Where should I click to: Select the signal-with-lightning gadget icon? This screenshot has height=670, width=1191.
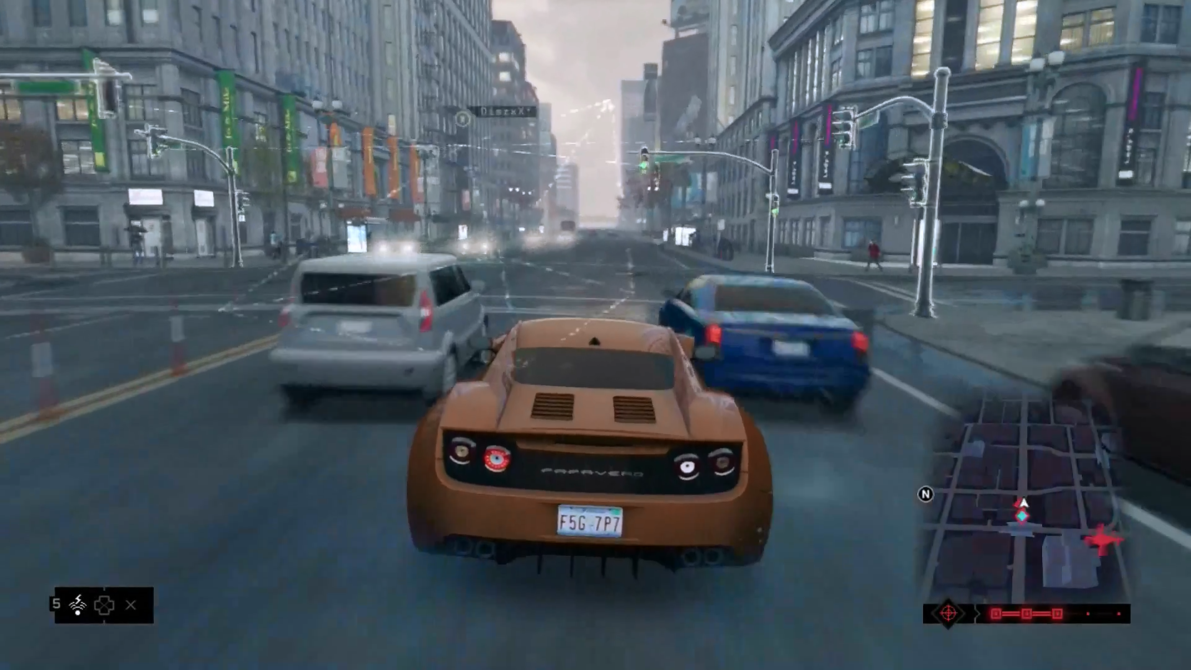pos(77,605)
